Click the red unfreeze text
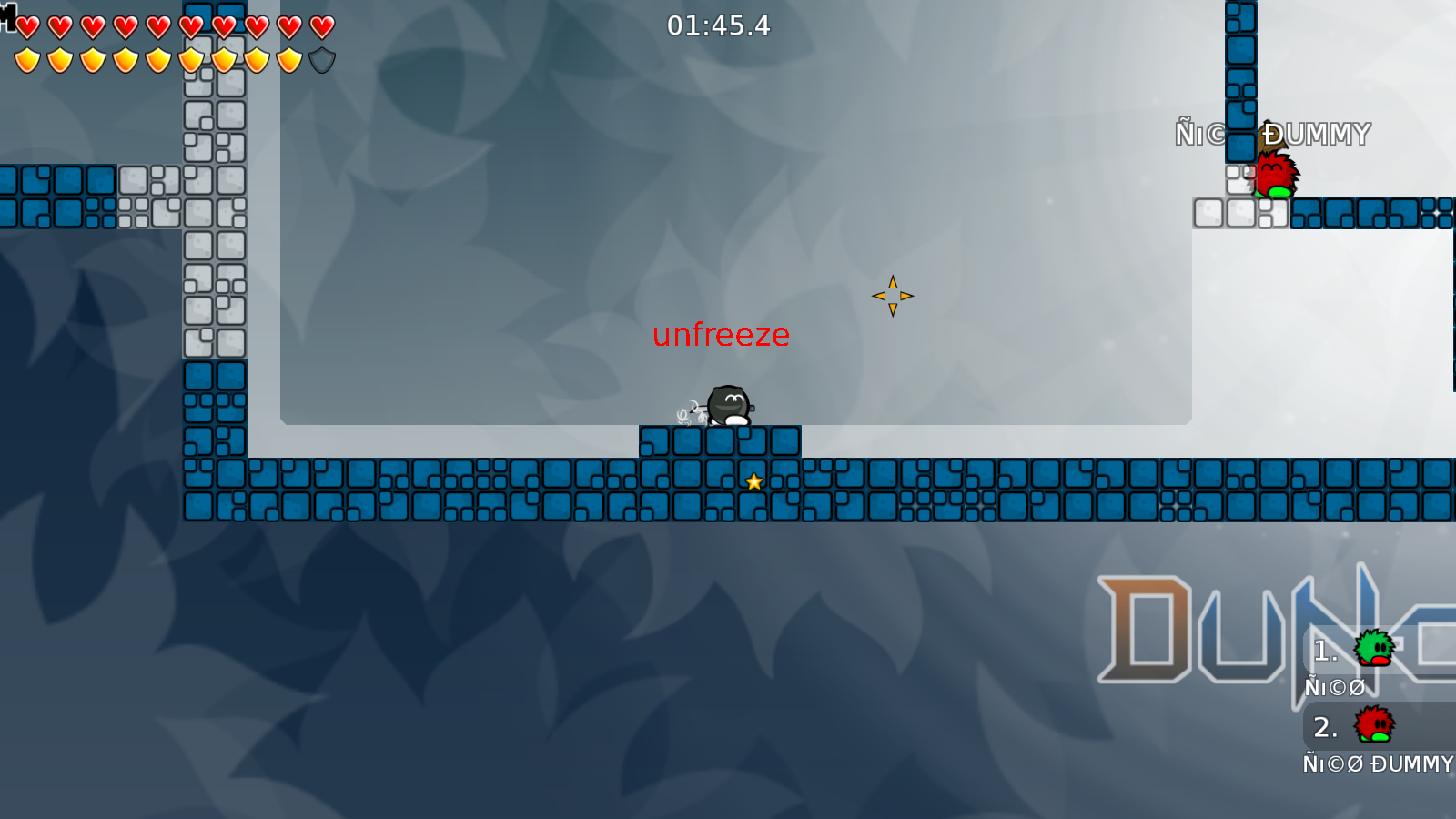This screenshot has width=1456, height=819. pos(721,335)
